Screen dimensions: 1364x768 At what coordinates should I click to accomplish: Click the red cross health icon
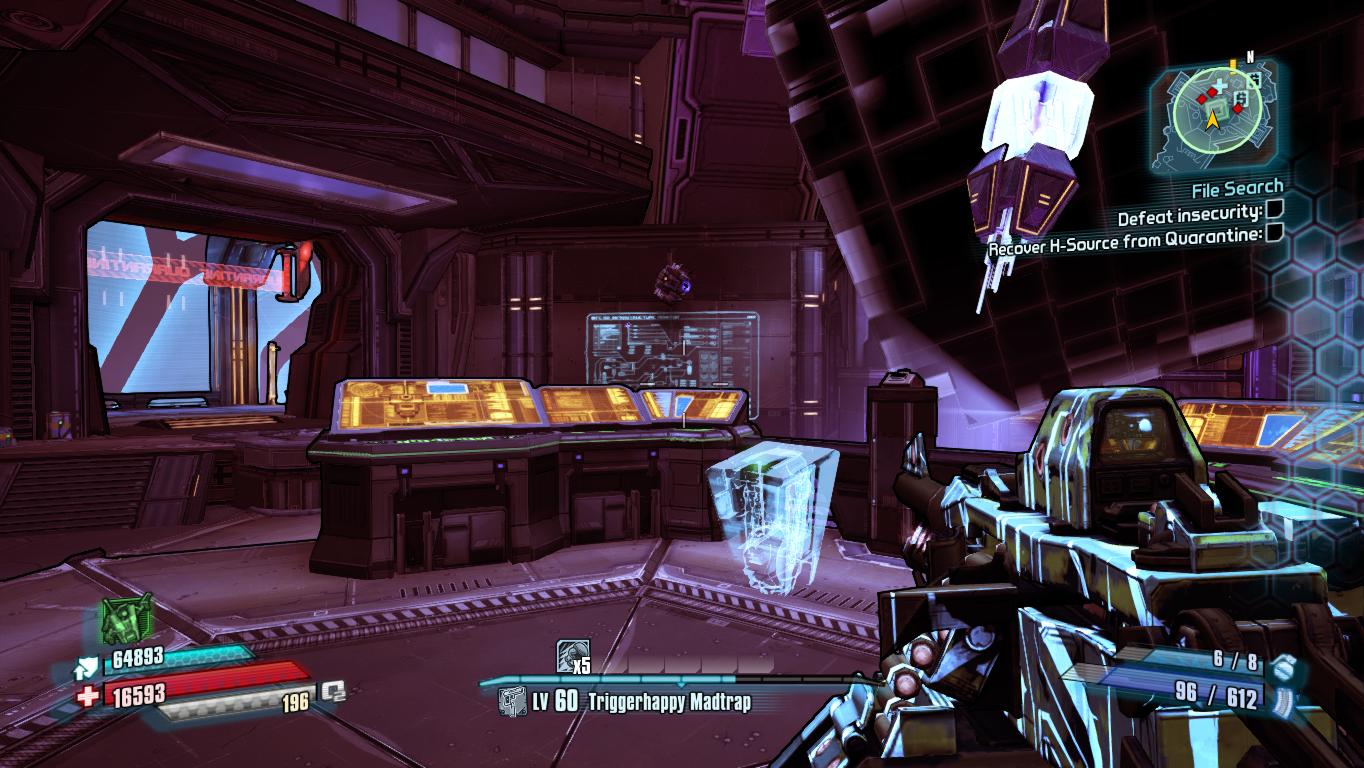point(88,695)
